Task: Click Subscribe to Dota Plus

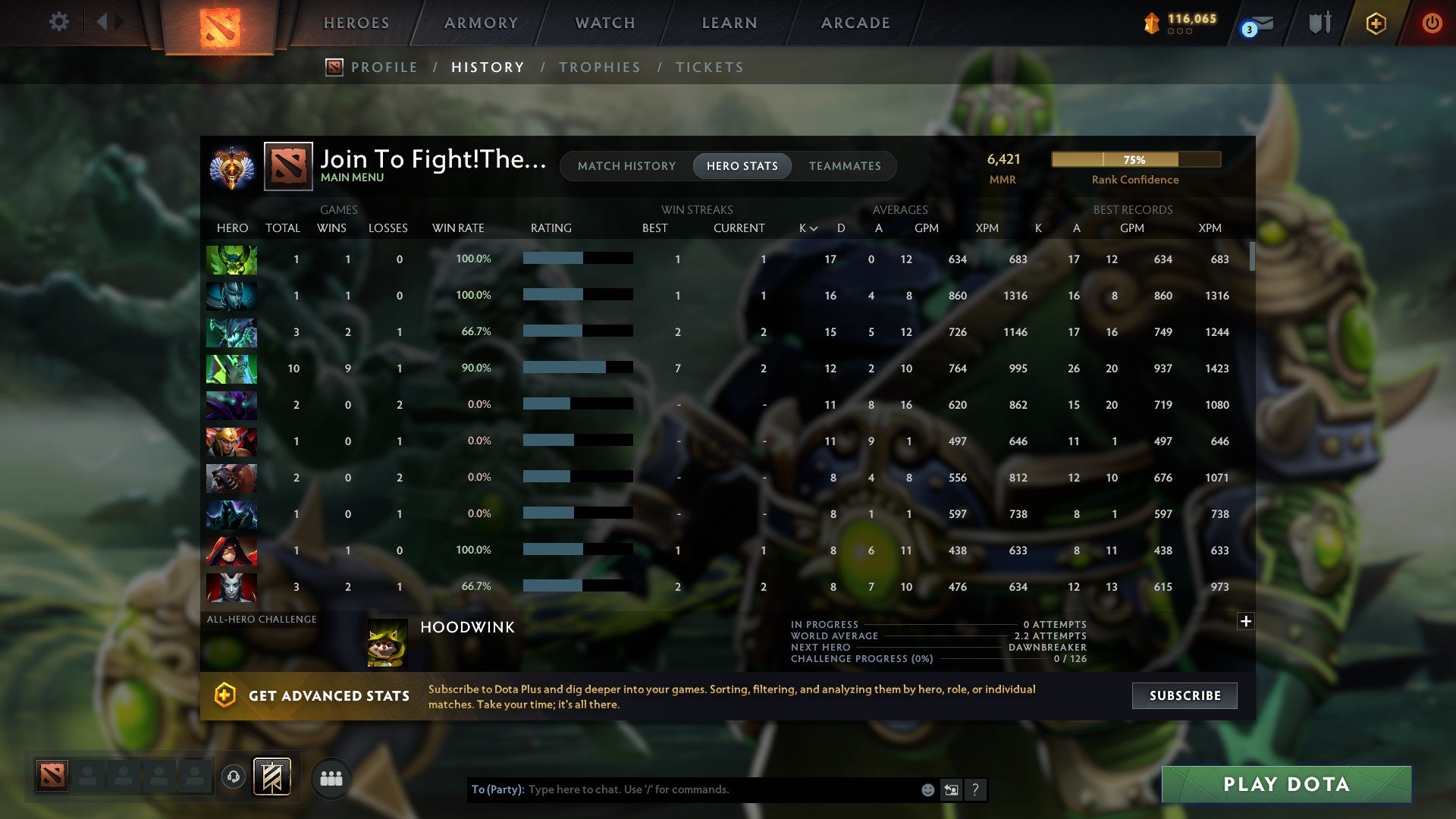Action: 1184,695
